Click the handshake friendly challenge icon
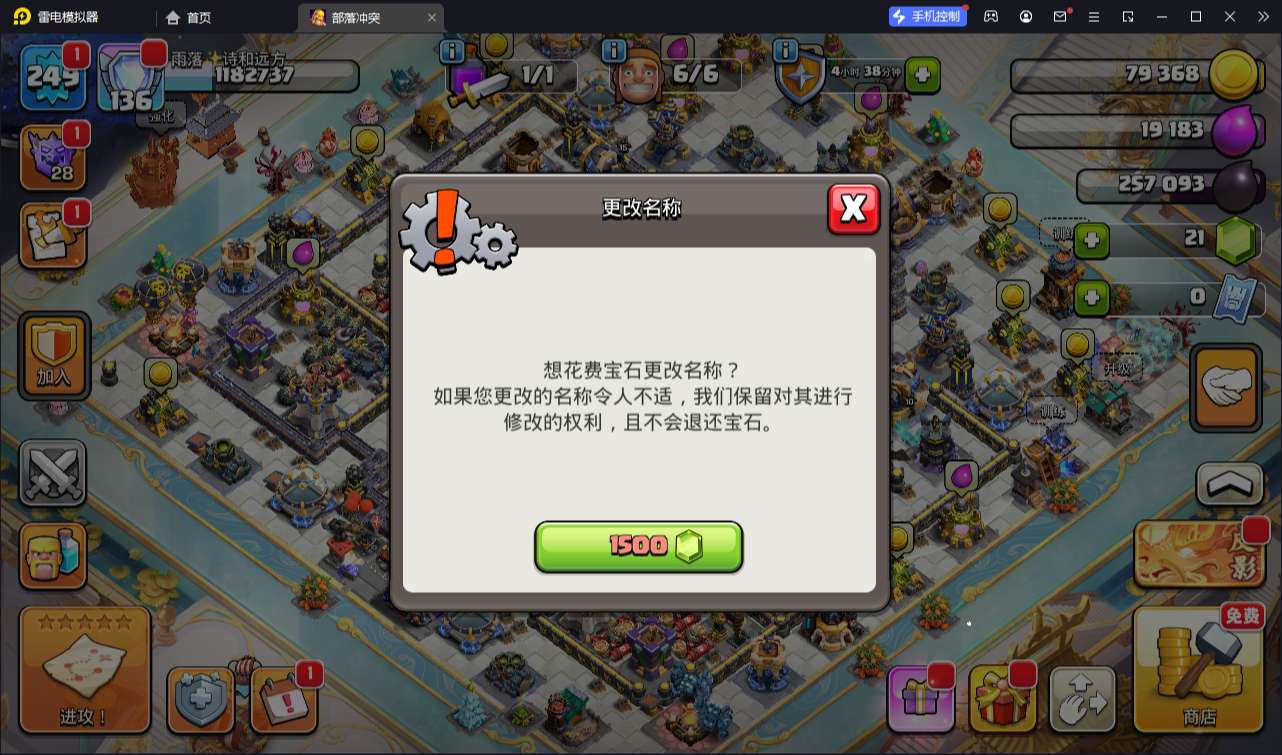 coord(1224,388)
